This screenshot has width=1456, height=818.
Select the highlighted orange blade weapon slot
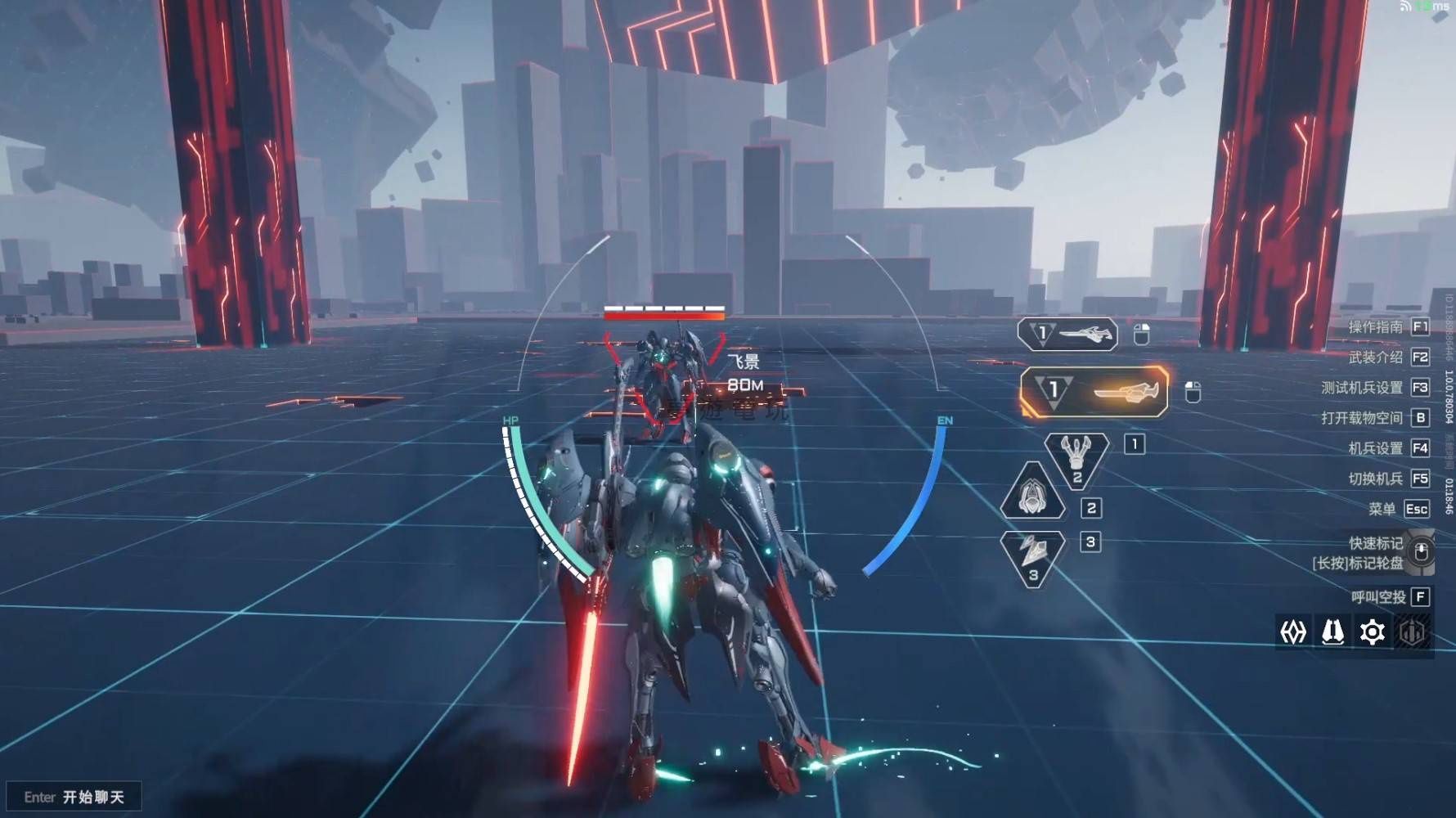[x=1094, y=392]
